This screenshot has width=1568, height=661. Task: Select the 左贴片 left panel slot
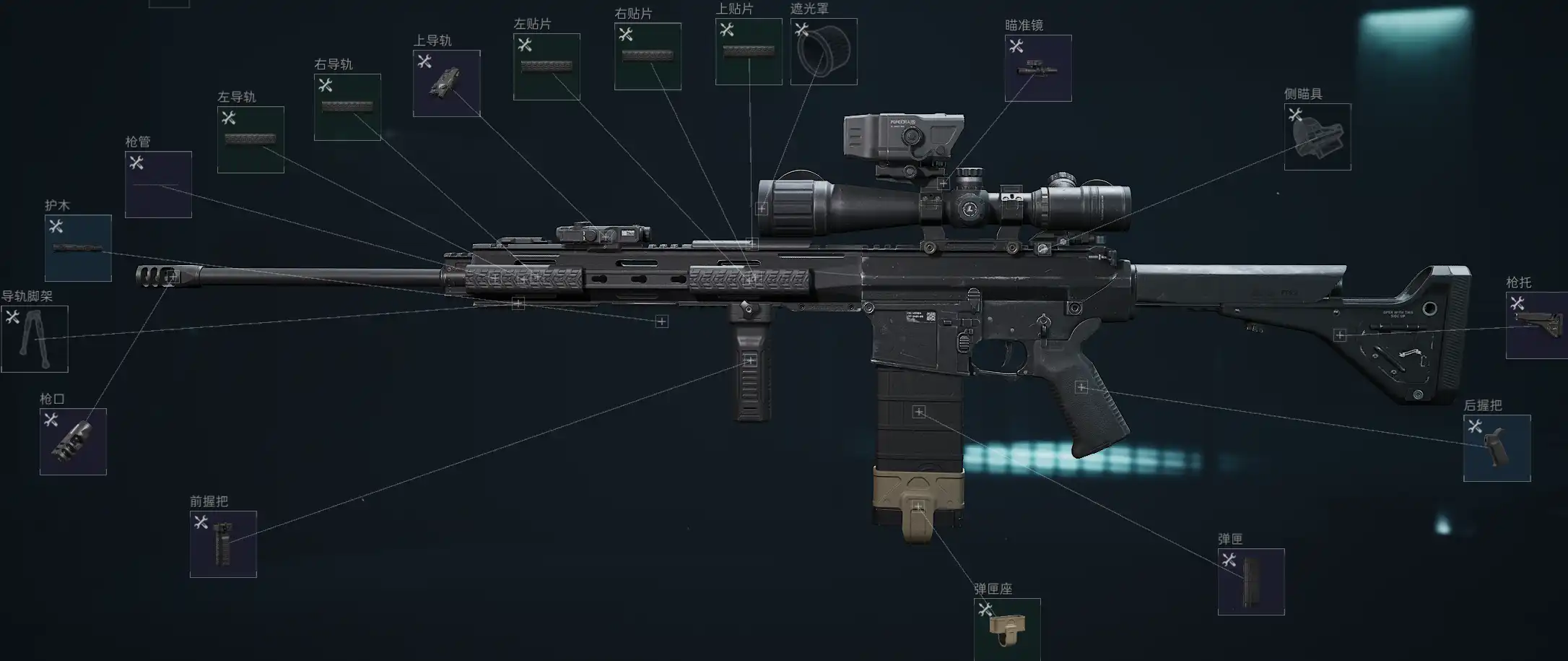click(546, 66)
